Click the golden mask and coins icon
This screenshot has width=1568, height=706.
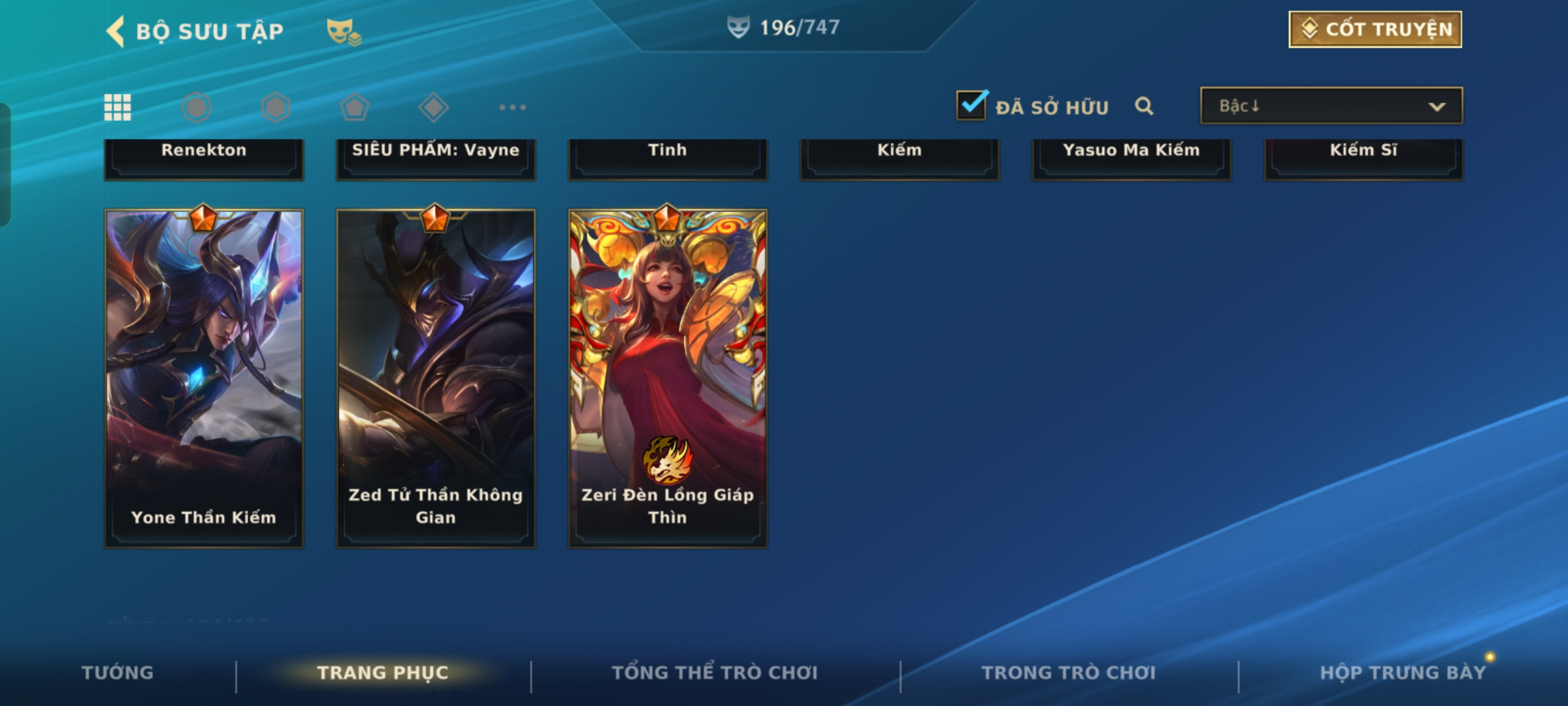(344, 31)
